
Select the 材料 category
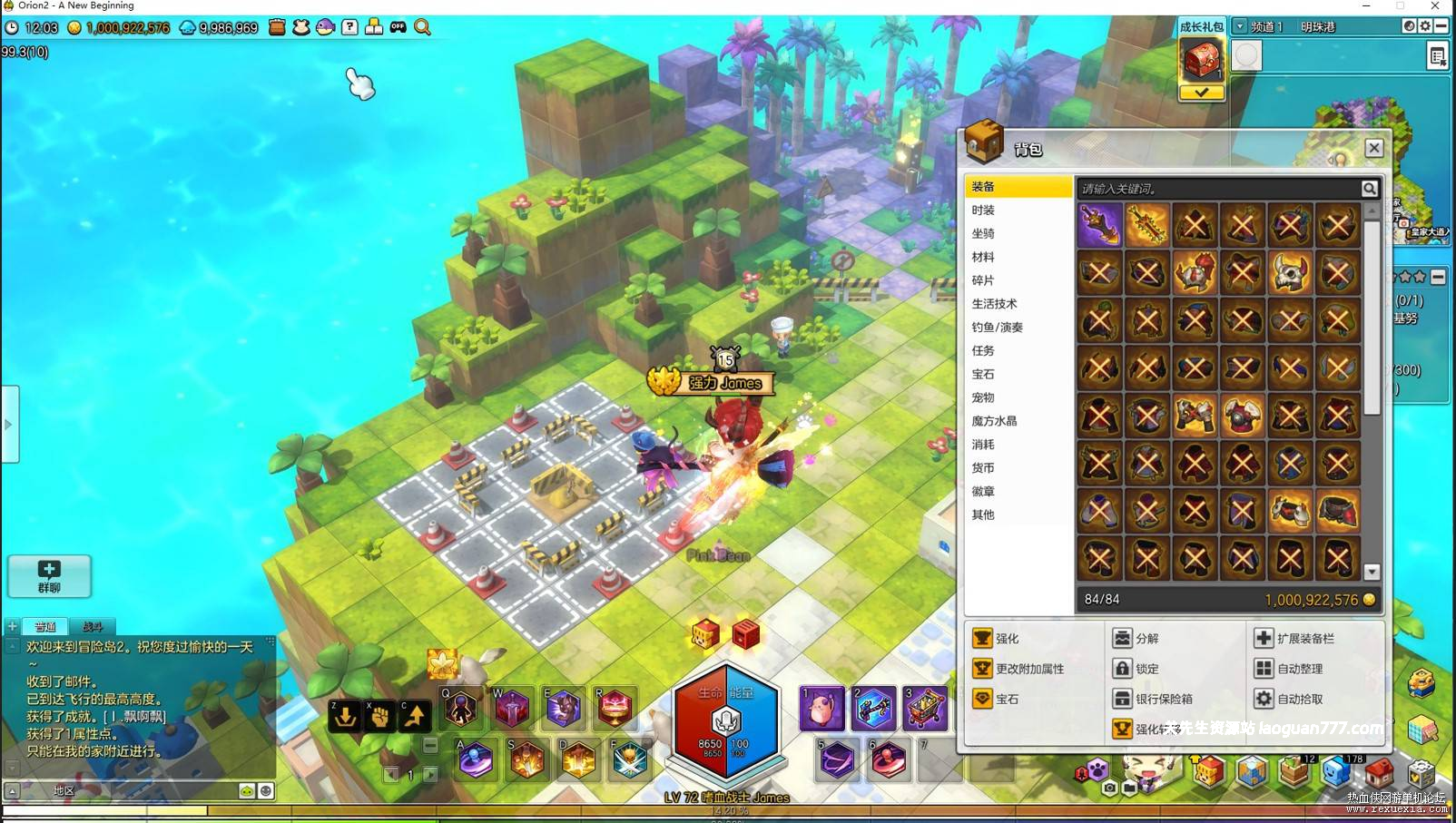[983, 258]
